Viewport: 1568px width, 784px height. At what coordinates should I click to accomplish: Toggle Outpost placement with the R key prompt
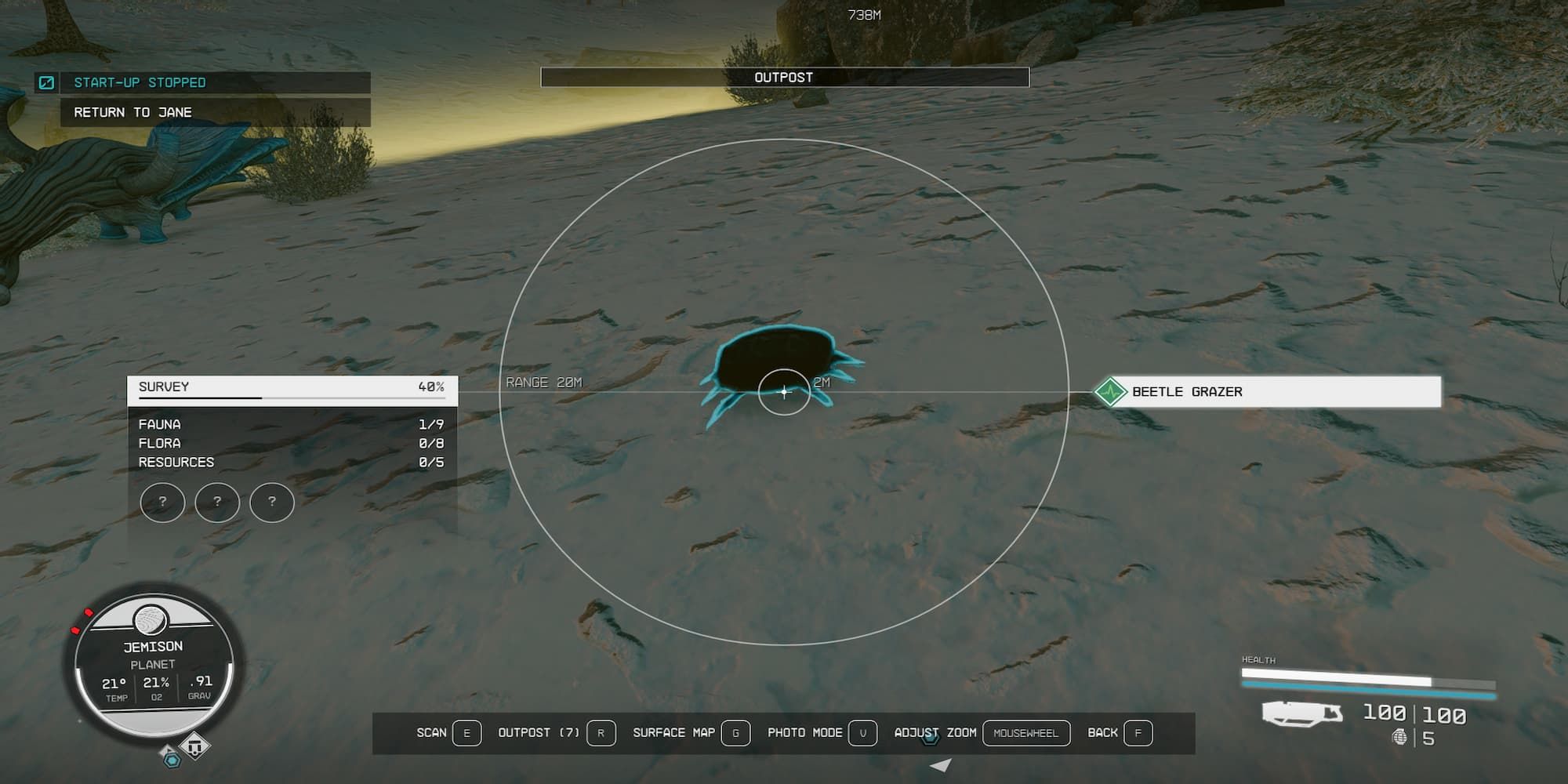click(x=601, y=732)
